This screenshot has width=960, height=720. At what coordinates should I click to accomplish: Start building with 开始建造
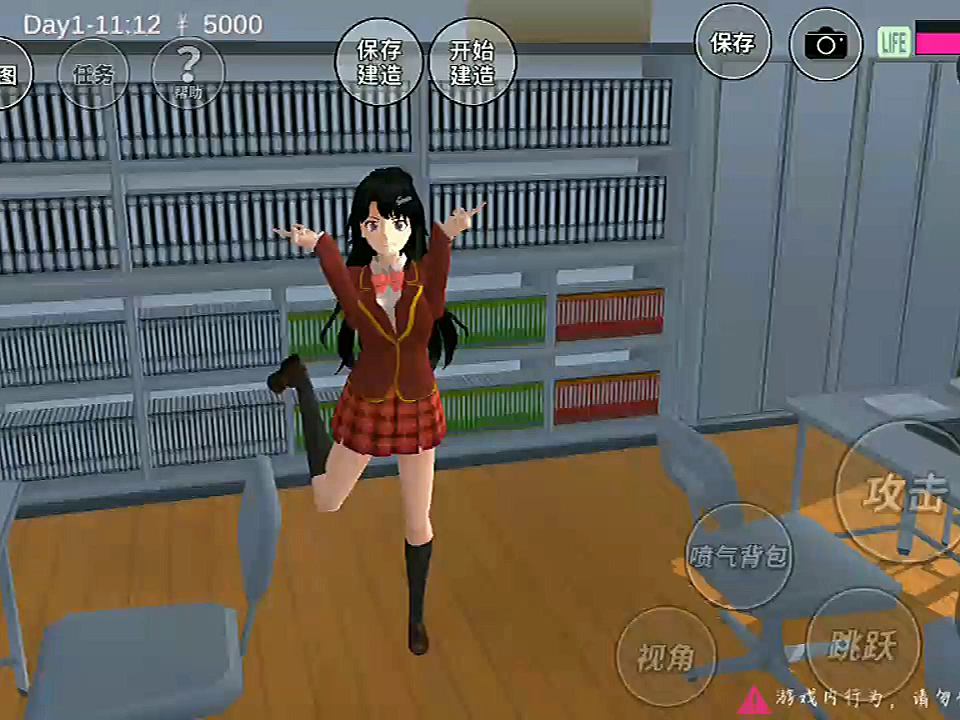tap(472, 62)
